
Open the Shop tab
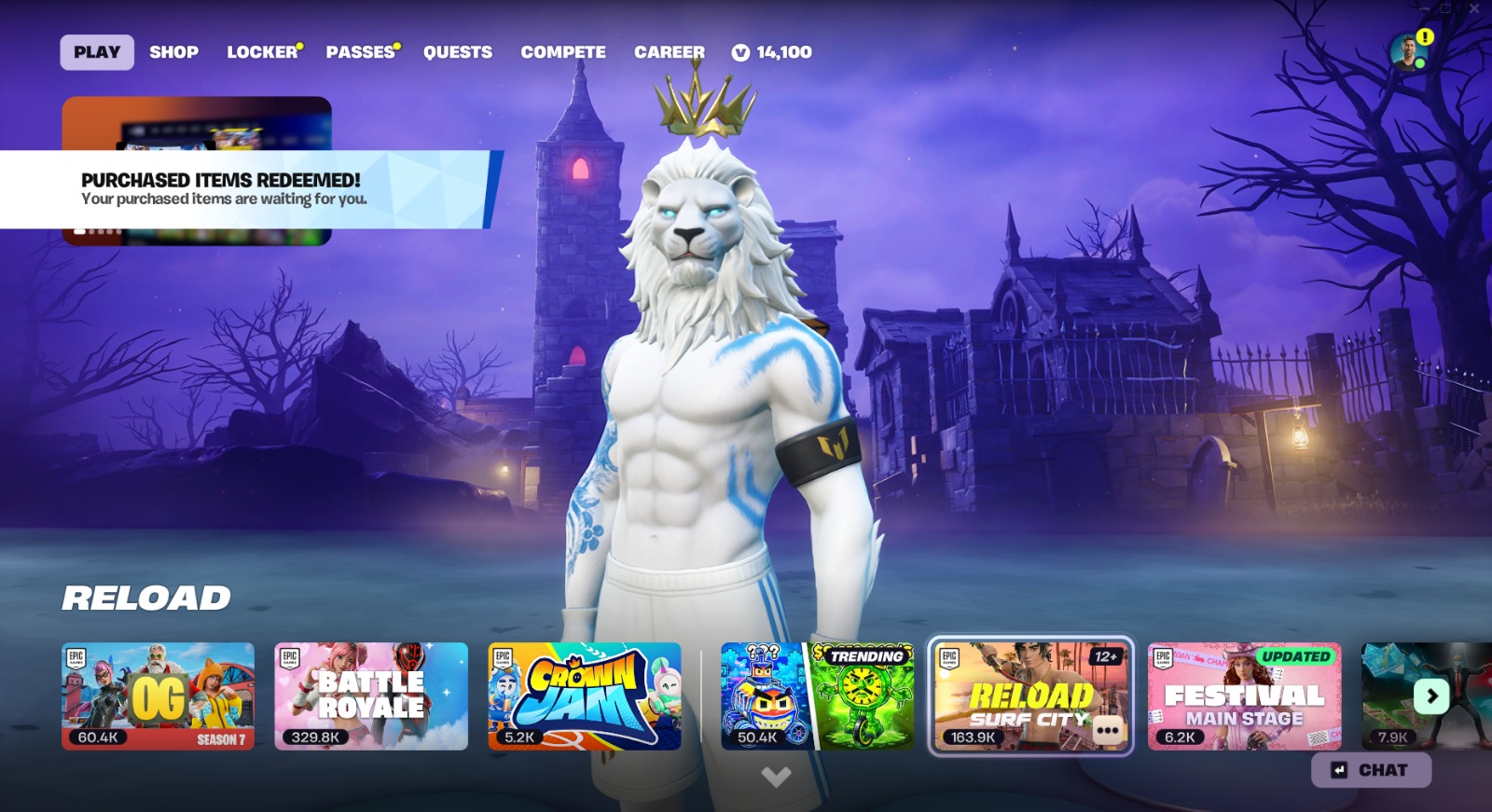tap(173, 52)
